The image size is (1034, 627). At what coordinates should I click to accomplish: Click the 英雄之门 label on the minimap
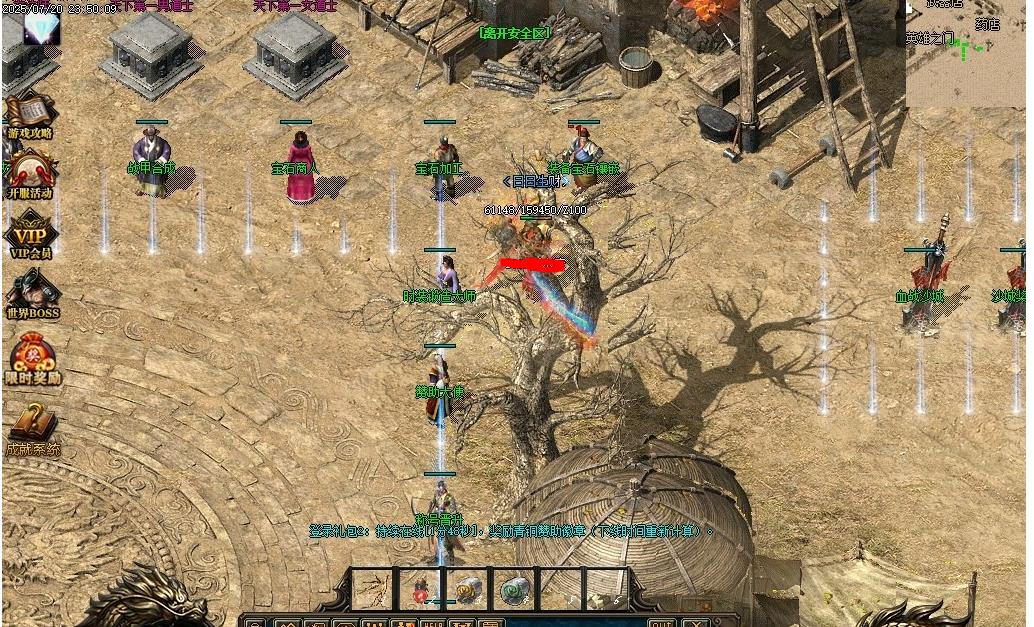[930, 39]
